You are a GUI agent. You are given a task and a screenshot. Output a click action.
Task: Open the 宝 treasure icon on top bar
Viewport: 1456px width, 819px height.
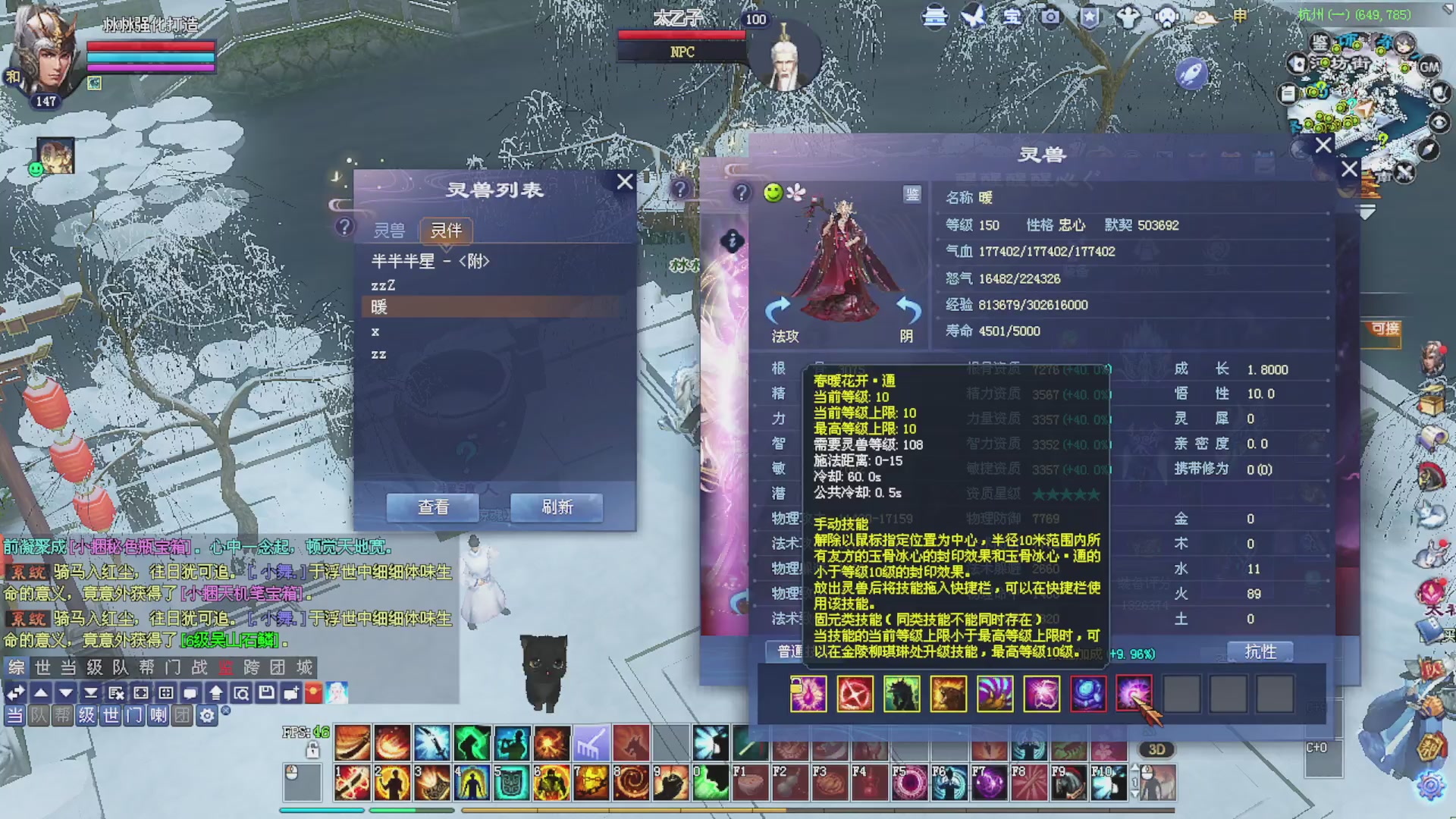click(x=1012, y=17)
